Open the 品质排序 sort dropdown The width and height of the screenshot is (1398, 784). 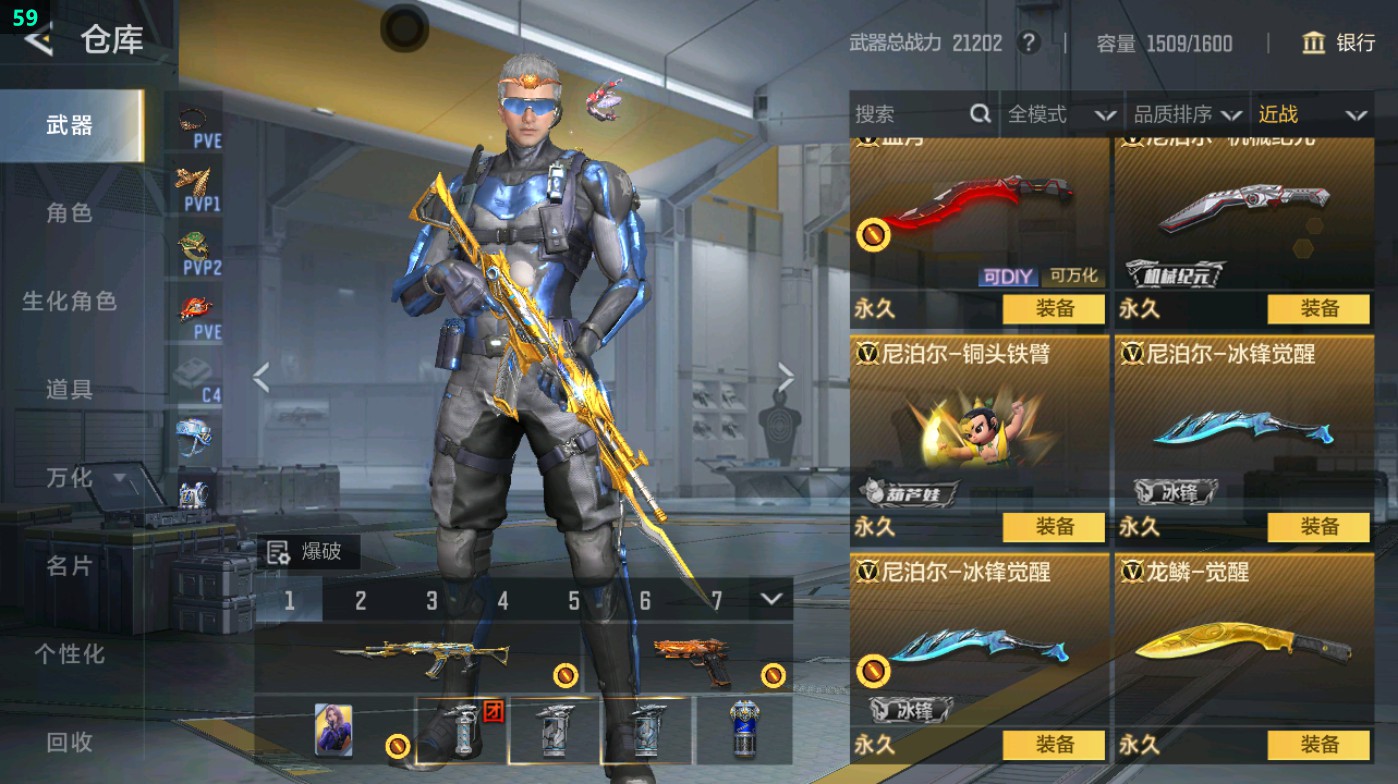[1185, 114]
